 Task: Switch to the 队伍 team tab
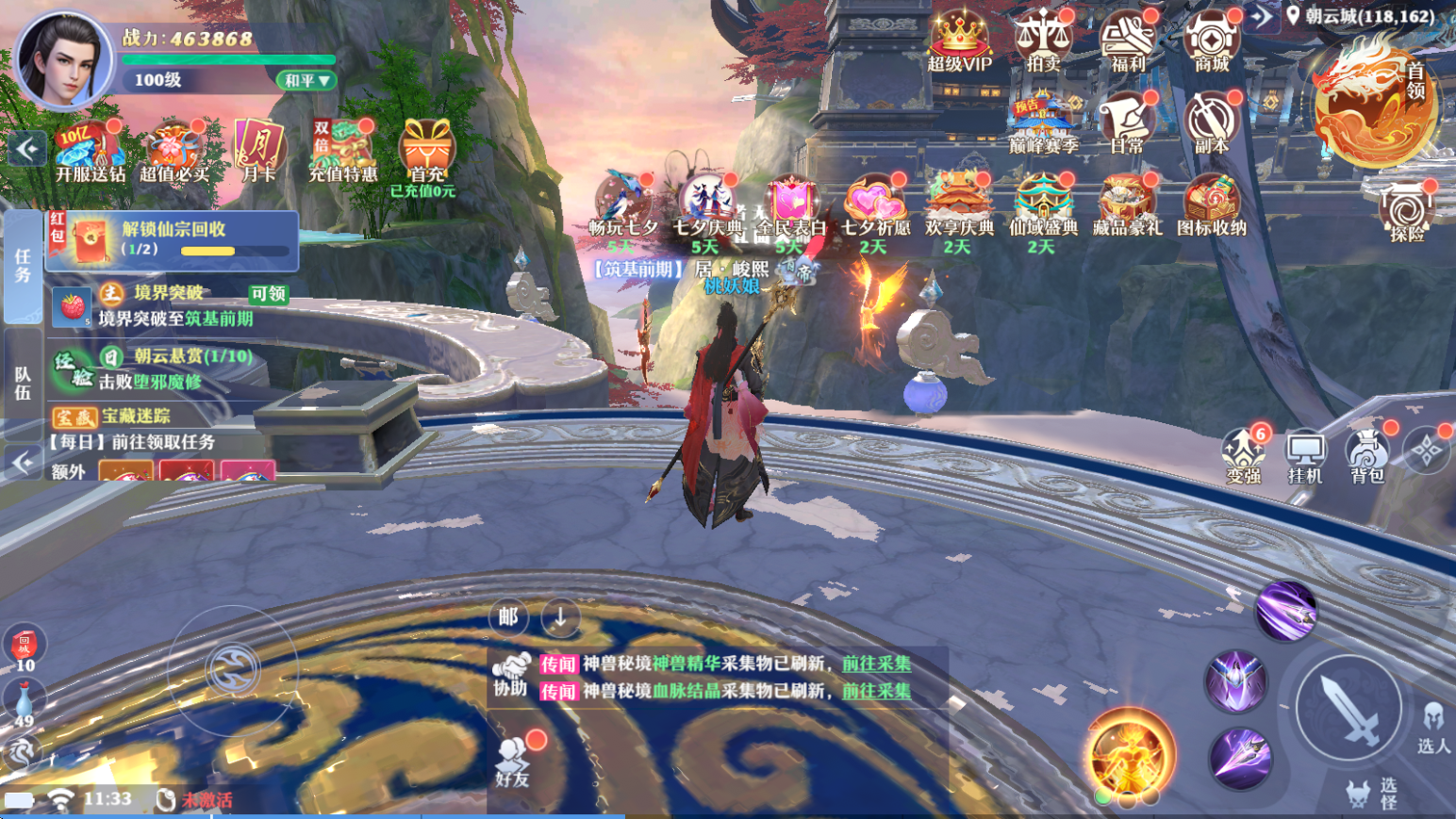tap(23, 384)
